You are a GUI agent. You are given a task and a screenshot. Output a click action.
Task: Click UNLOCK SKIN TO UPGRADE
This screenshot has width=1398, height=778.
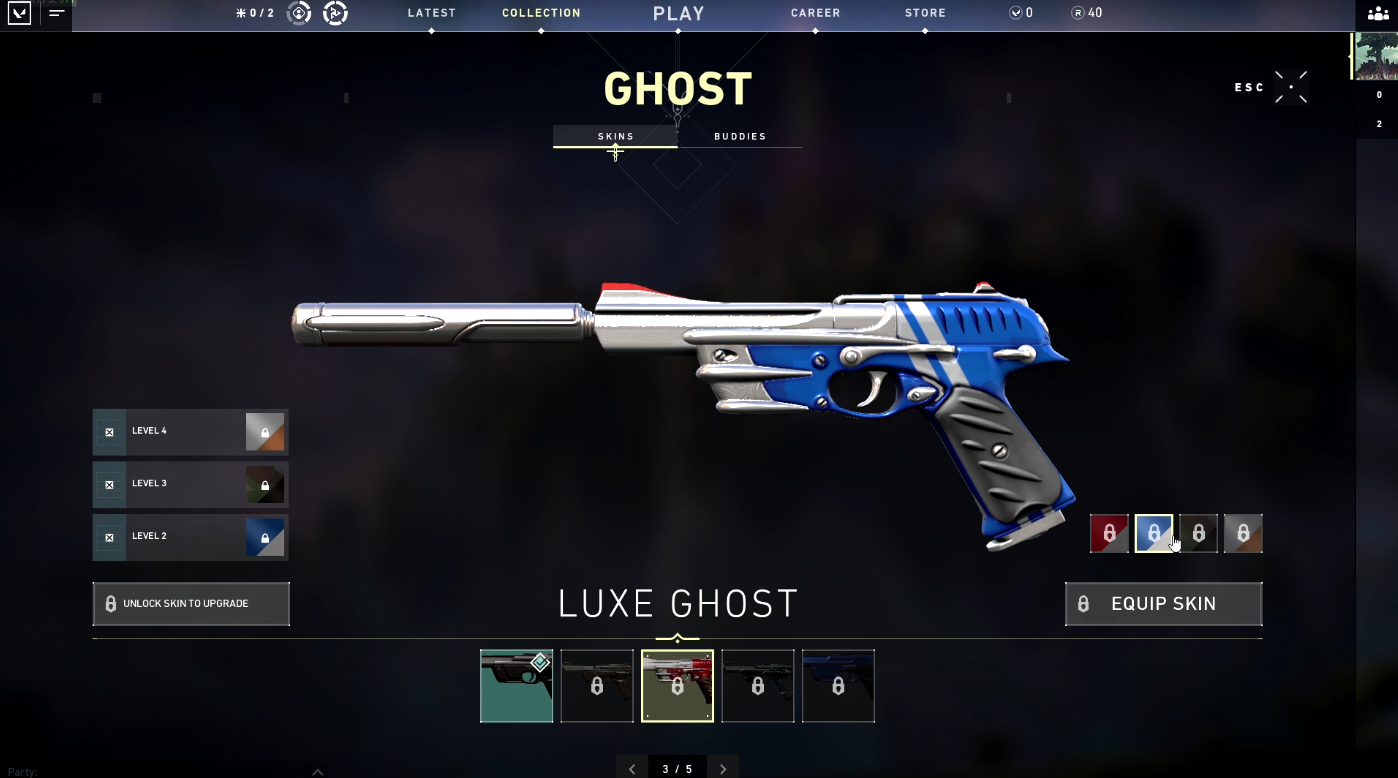point(191,603)
